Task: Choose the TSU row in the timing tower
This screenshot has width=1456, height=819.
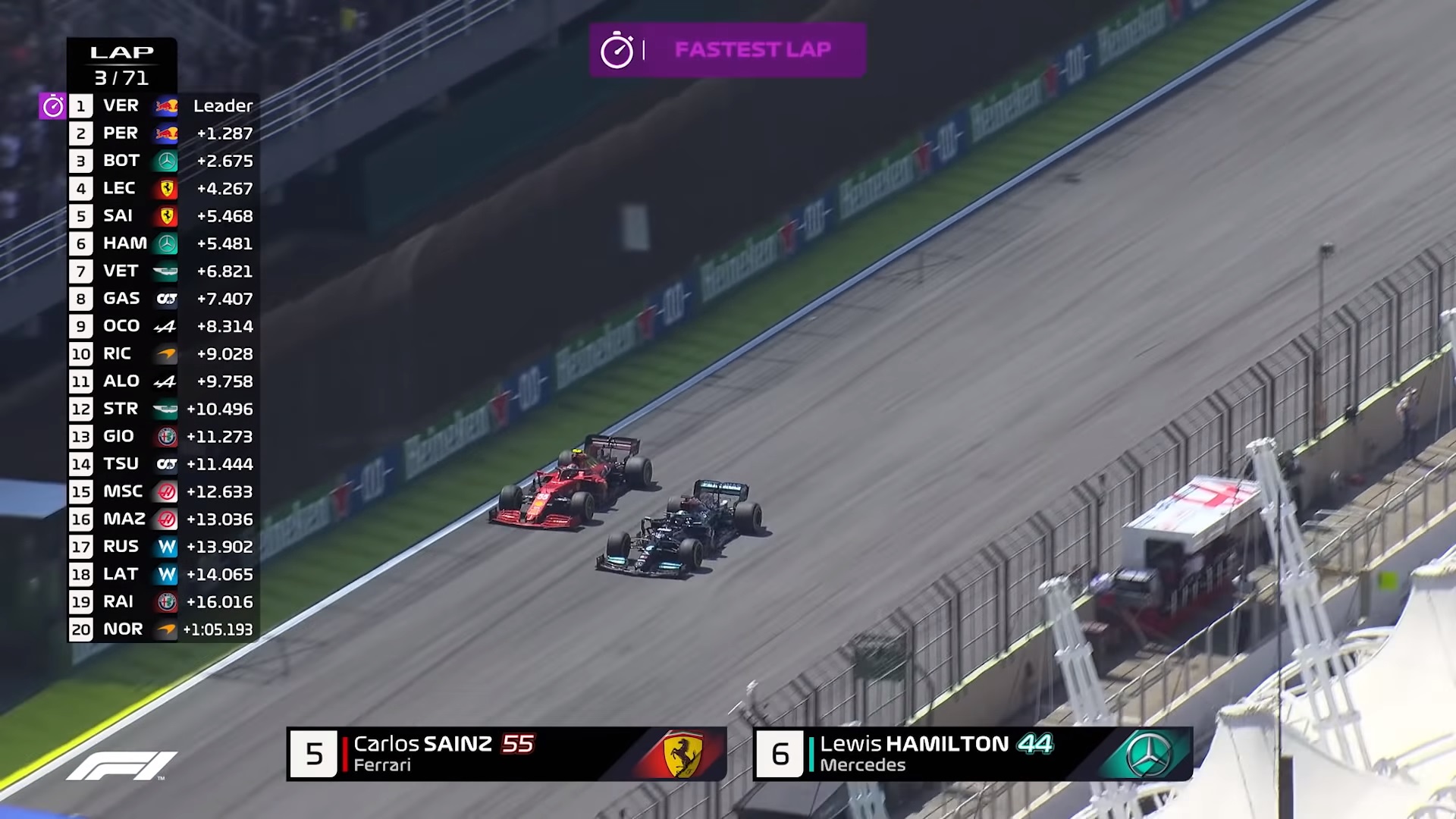Action: [x=163, y=464]
